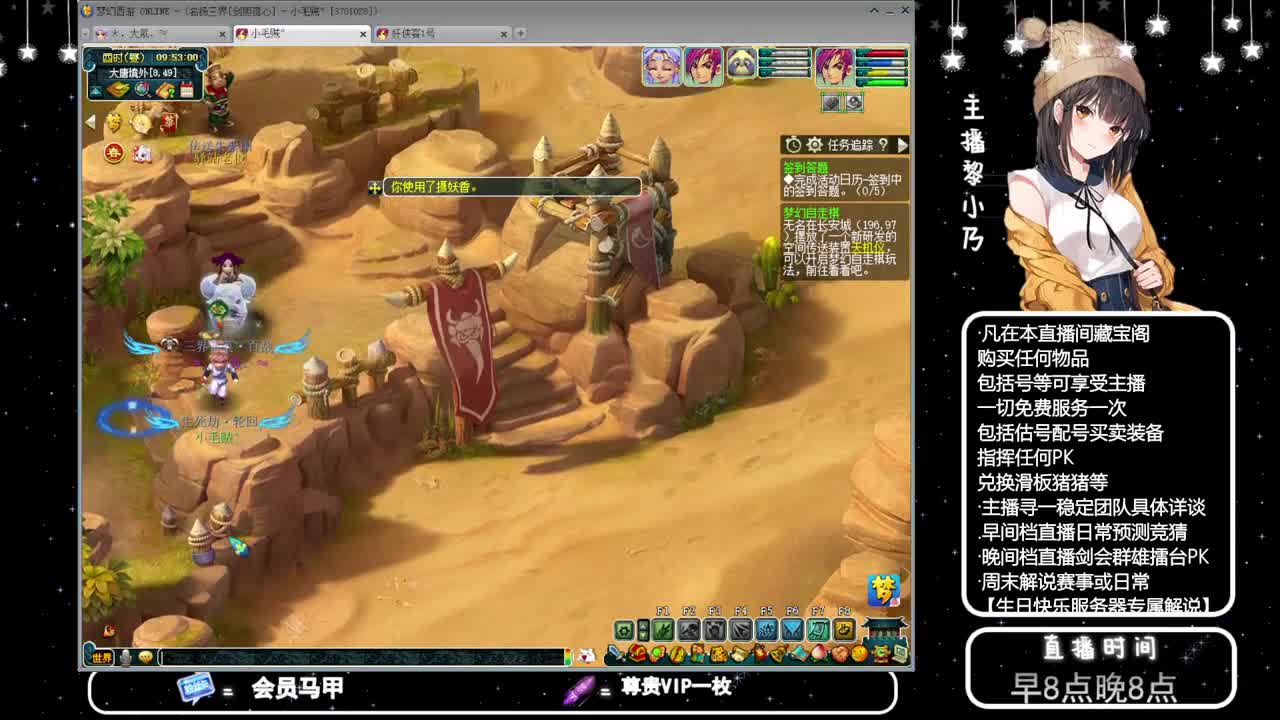Open the gear settings icon beside the skill bar
The image size is (1280, 720).
point(623,630)
